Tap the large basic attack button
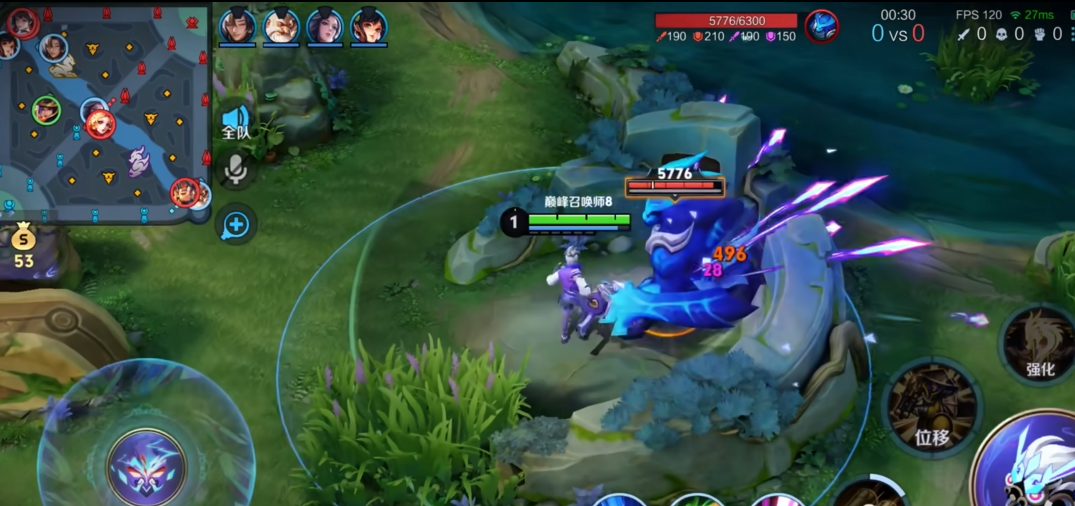Screen dimensions: 1075x506 tap(1030, 465)
